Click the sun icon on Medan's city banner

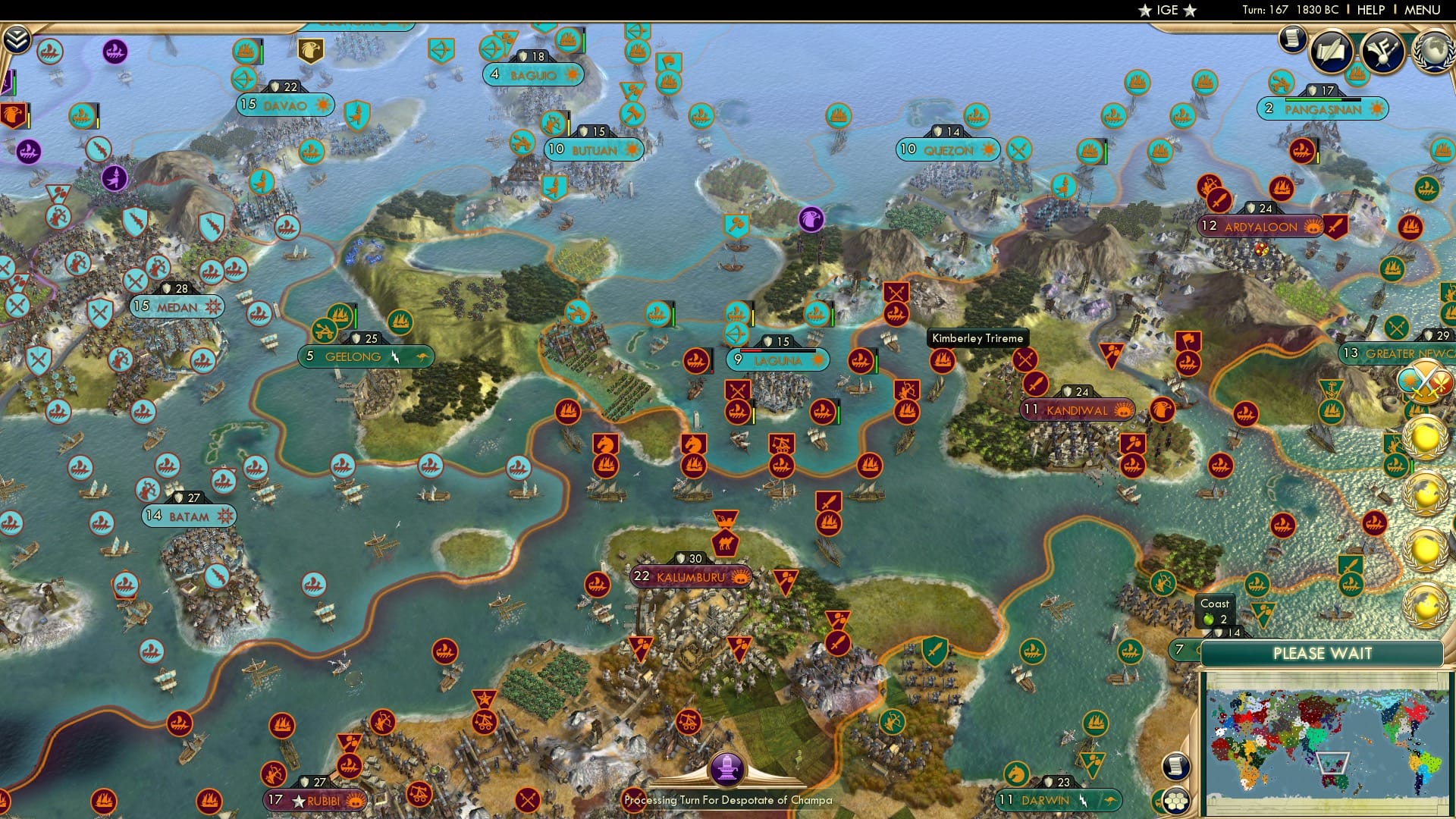pos(213,306)
